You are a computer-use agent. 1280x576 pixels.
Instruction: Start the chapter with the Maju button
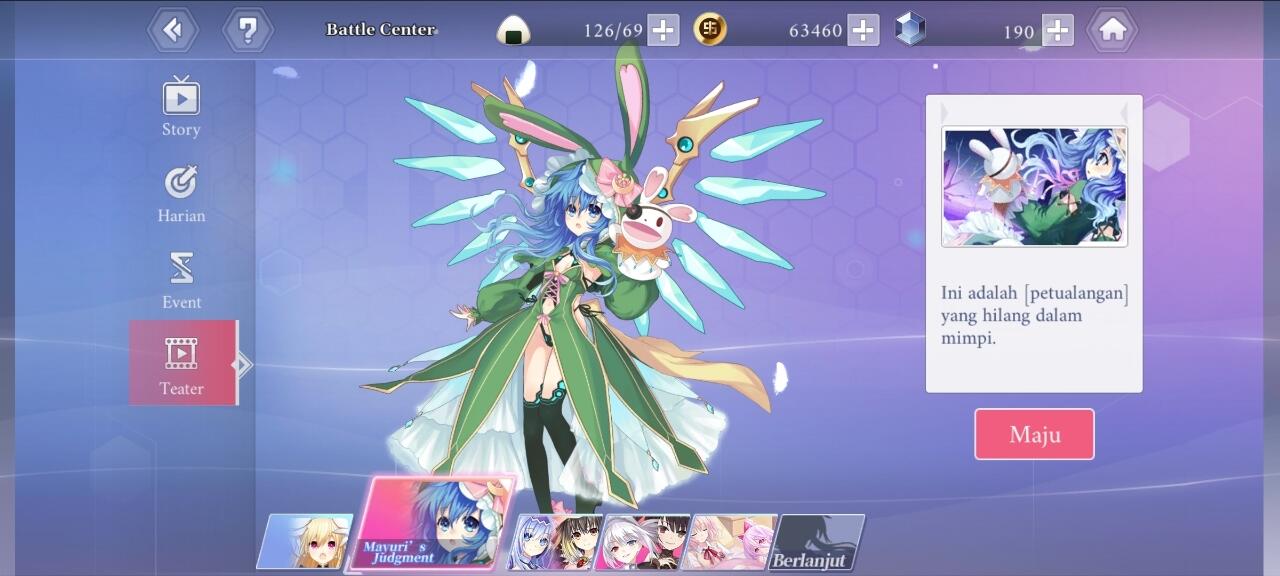click(1034, 434)
